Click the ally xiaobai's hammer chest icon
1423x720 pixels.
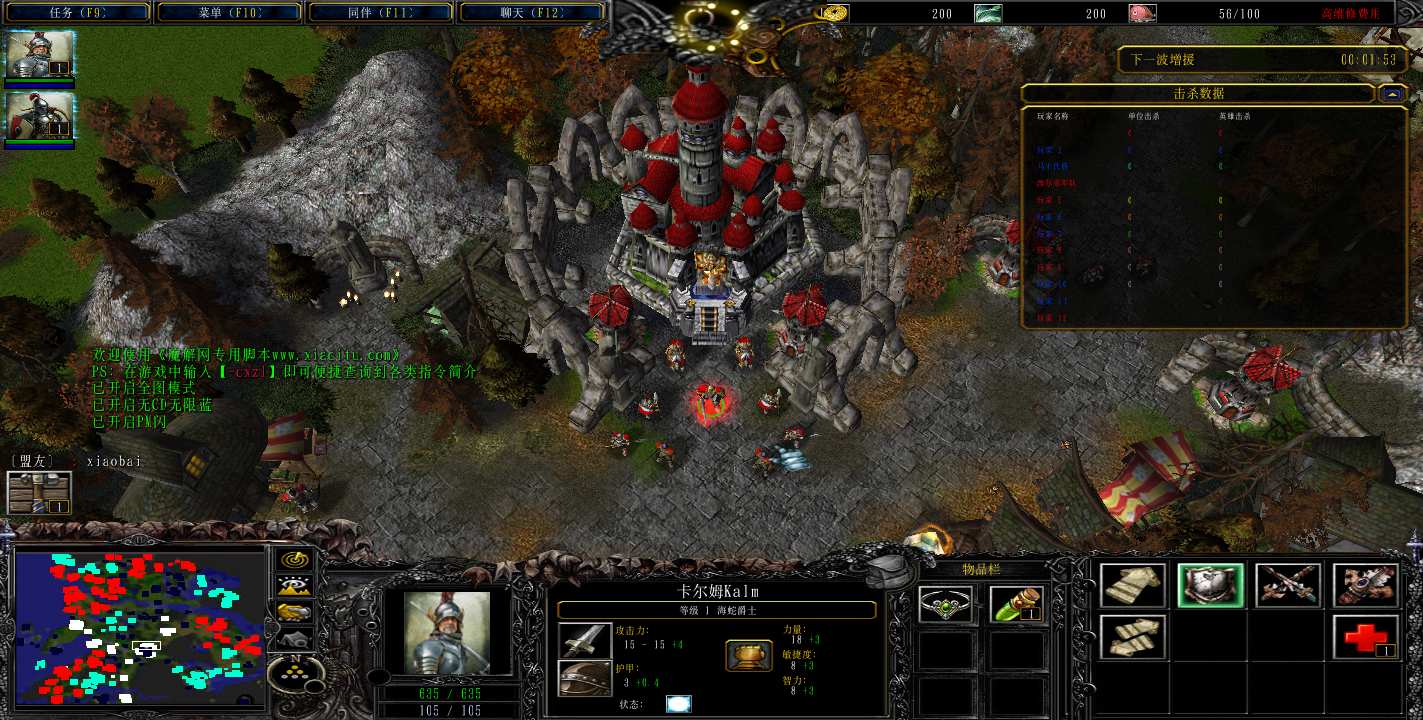[40, 493]
